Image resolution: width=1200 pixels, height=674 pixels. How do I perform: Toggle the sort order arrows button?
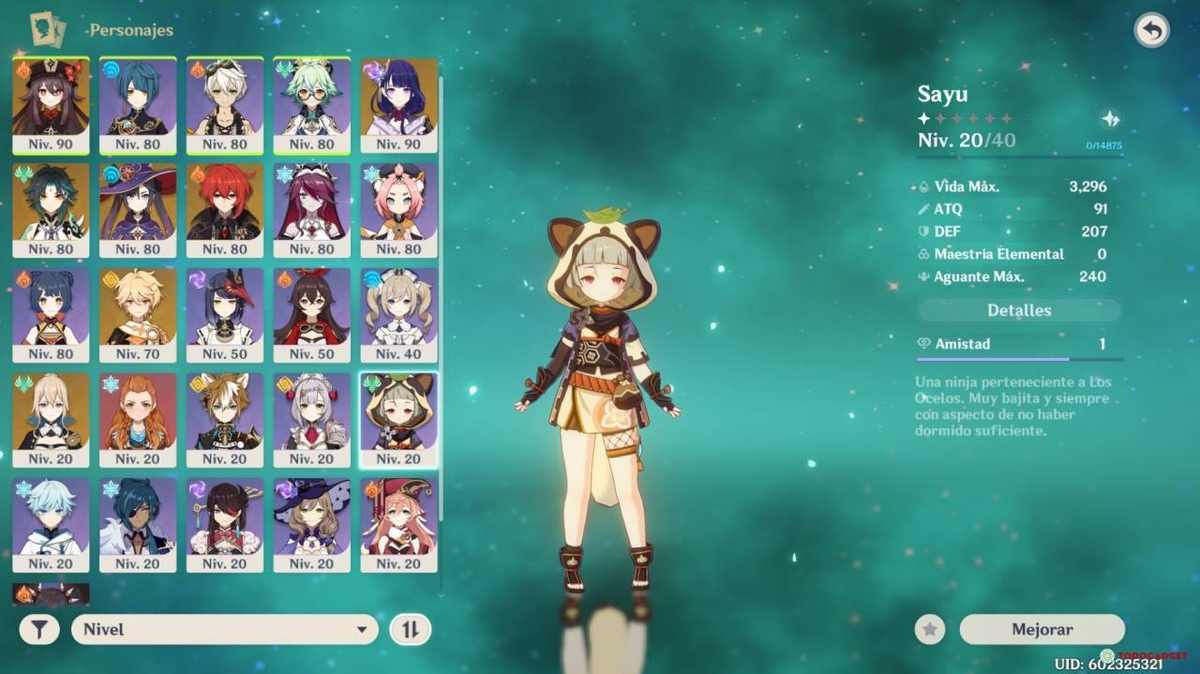(x=410, y=629)
